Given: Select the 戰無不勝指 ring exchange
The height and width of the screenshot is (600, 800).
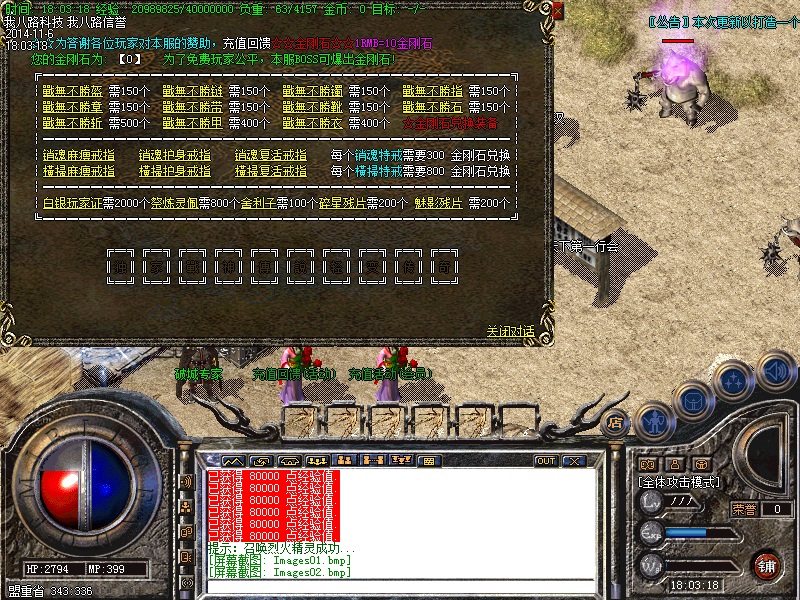Looking at the screenshot, I should click(433, 91).
